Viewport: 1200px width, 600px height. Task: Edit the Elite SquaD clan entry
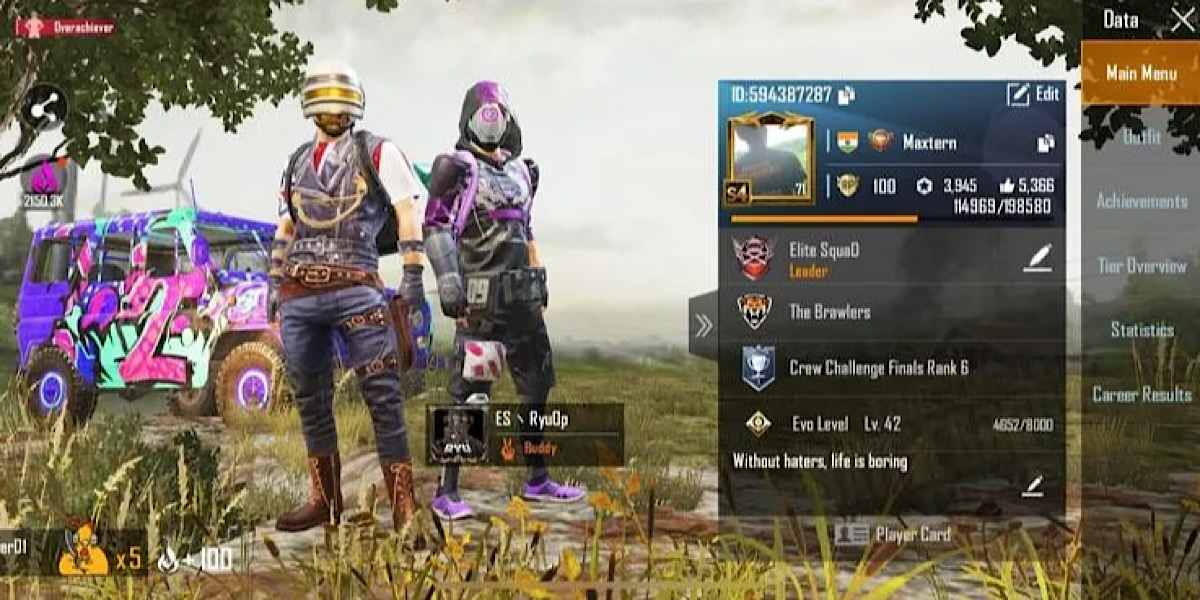click(1037, 258)
